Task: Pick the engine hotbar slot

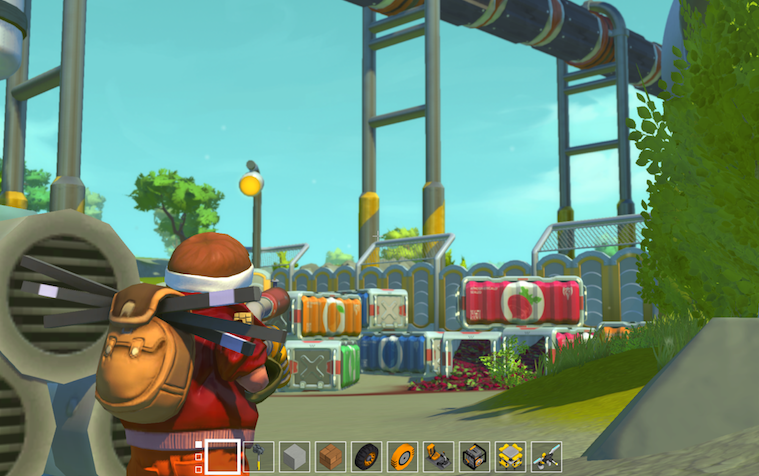Action: pos(475,456)
